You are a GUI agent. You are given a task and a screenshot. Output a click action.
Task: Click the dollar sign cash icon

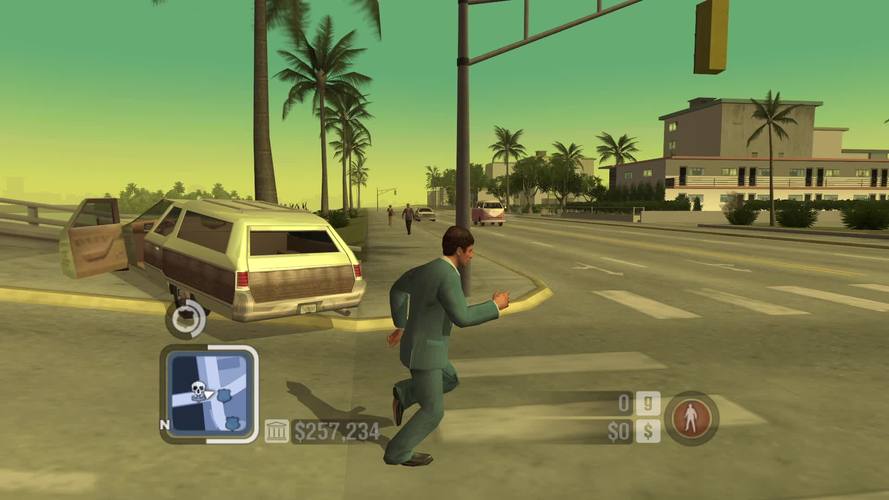pos(648,431)
